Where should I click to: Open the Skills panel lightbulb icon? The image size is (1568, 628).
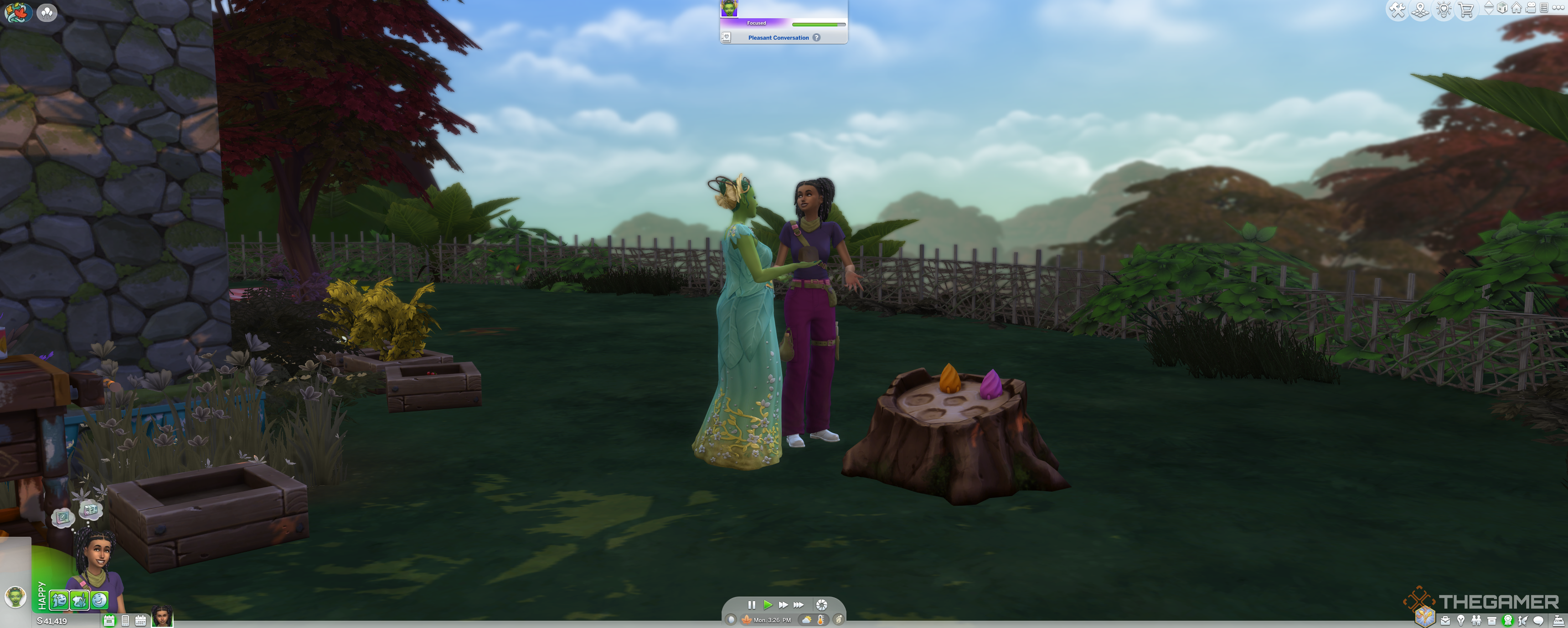(x=1461, y=621)
